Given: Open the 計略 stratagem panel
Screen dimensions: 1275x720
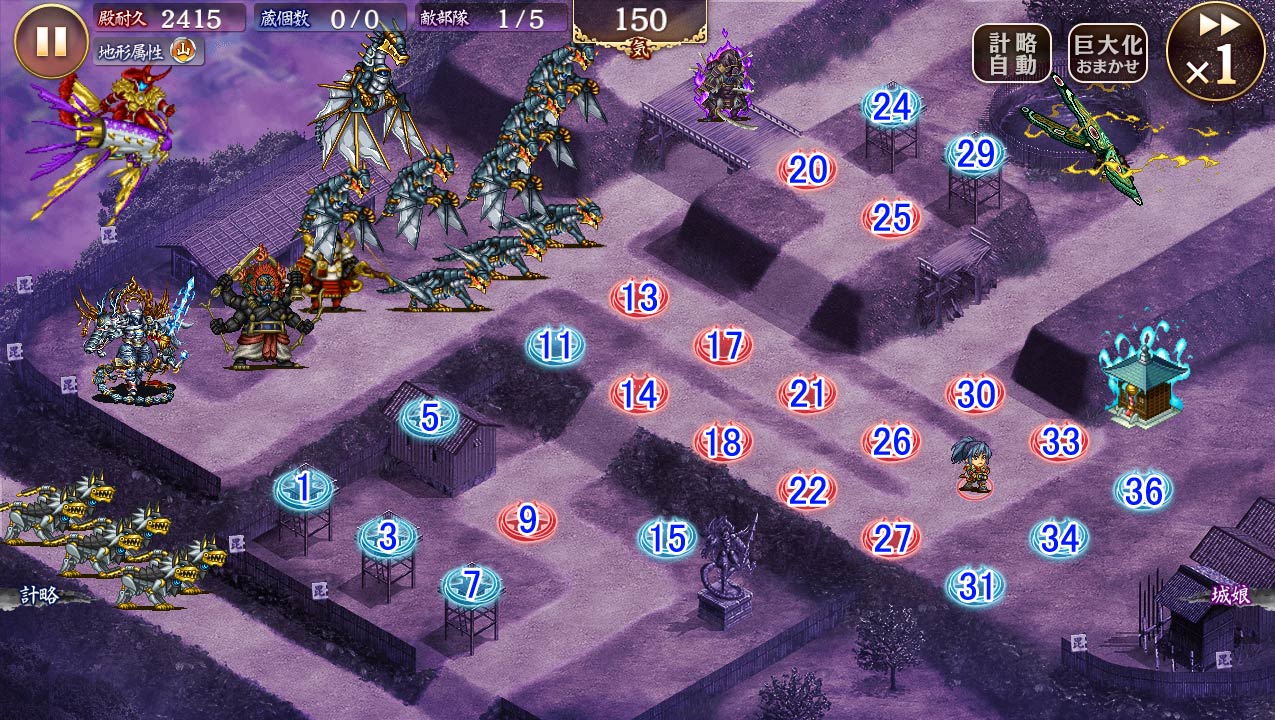Looking at the screenshot, I should click(x=42, y=596).
